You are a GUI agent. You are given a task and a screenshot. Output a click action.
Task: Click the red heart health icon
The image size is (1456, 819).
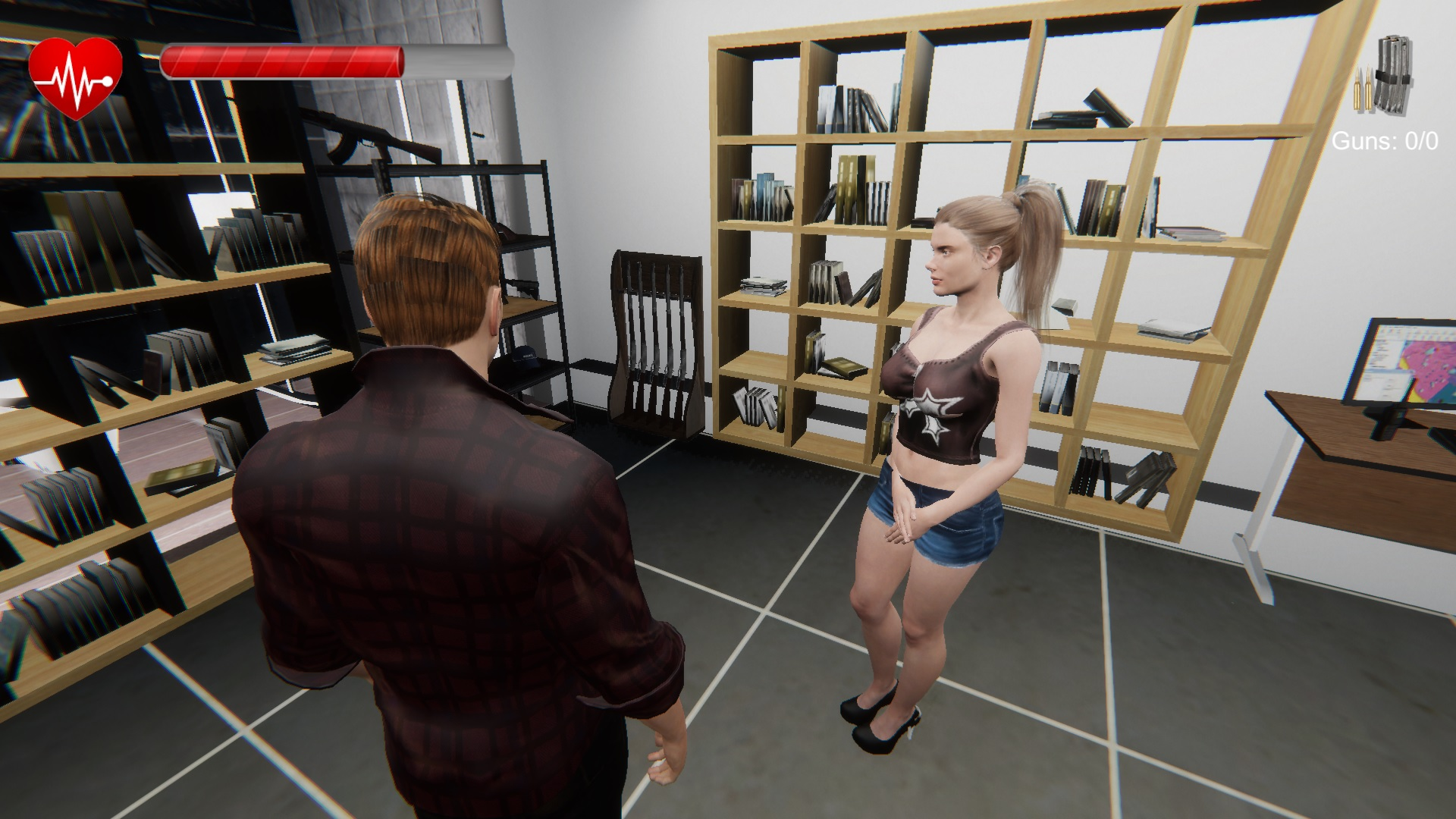75,77
